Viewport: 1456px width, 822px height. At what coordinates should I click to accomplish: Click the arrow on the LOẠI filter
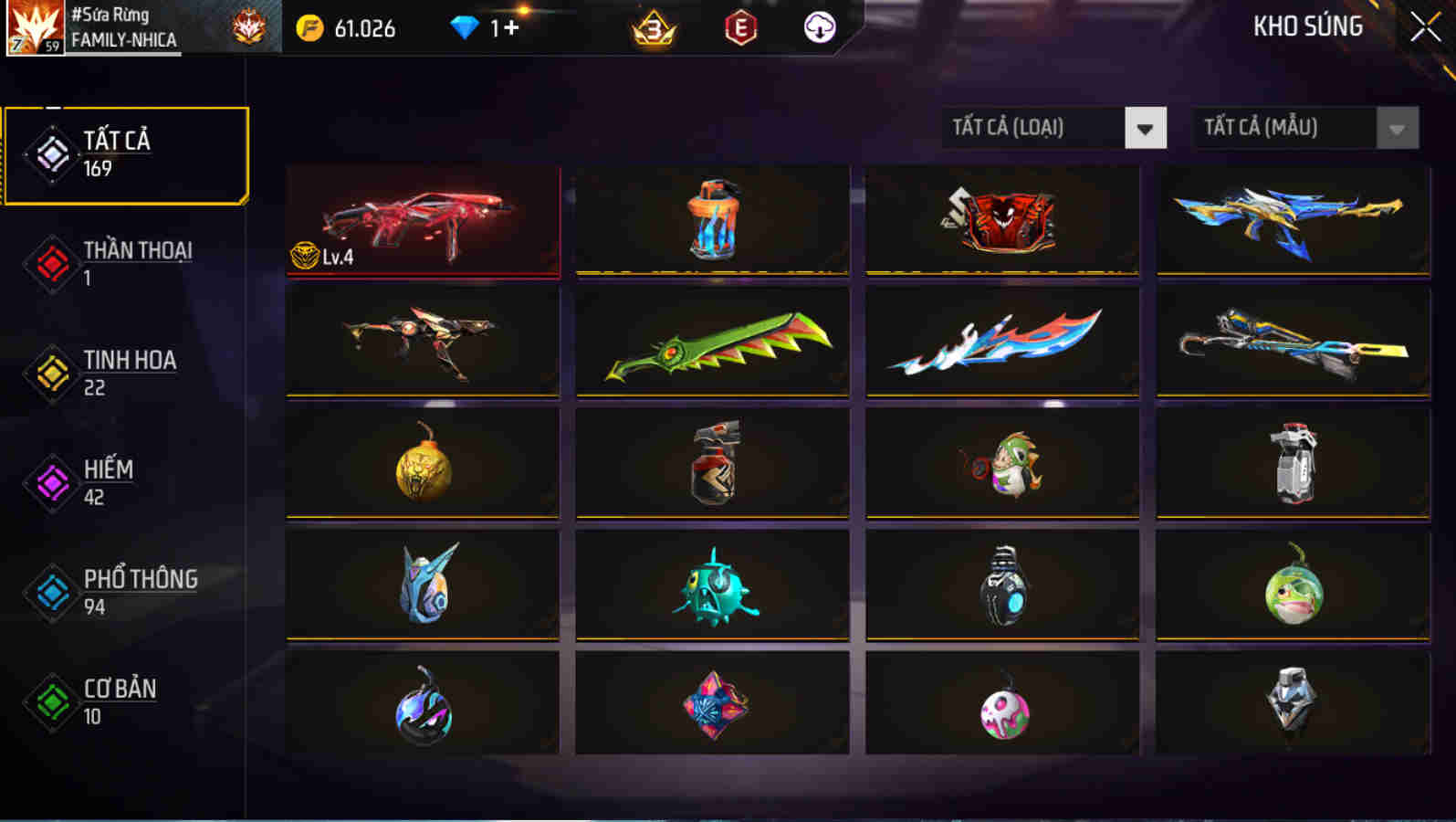click(1147, 128)
